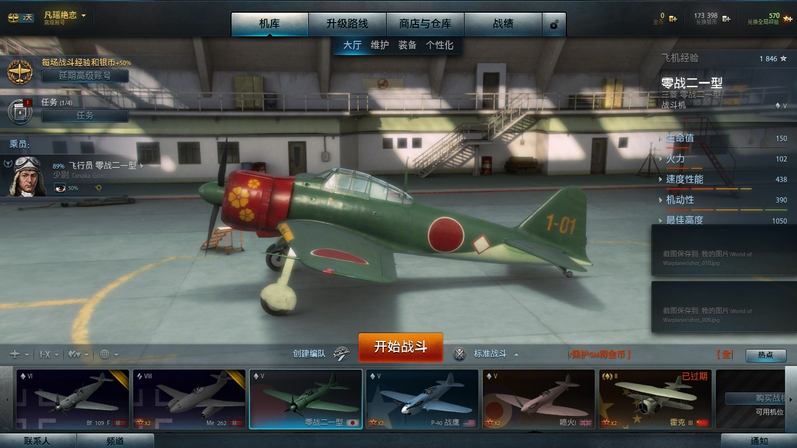
Task: Select the 零战二一型 aircraft card
Action: point(305,399)
